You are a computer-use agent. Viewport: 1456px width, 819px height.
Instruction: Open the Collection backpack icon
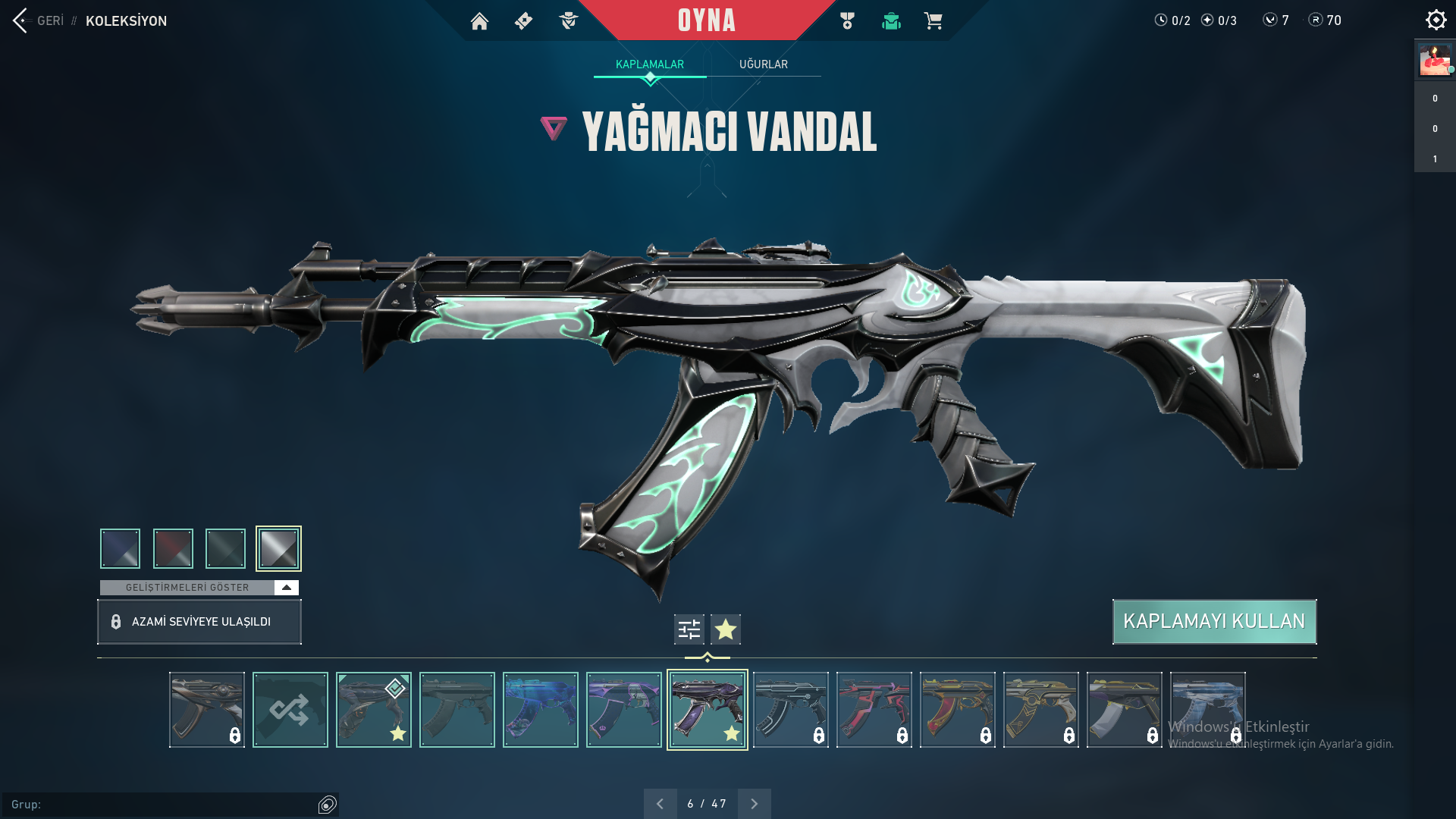(x=891, y=20)
